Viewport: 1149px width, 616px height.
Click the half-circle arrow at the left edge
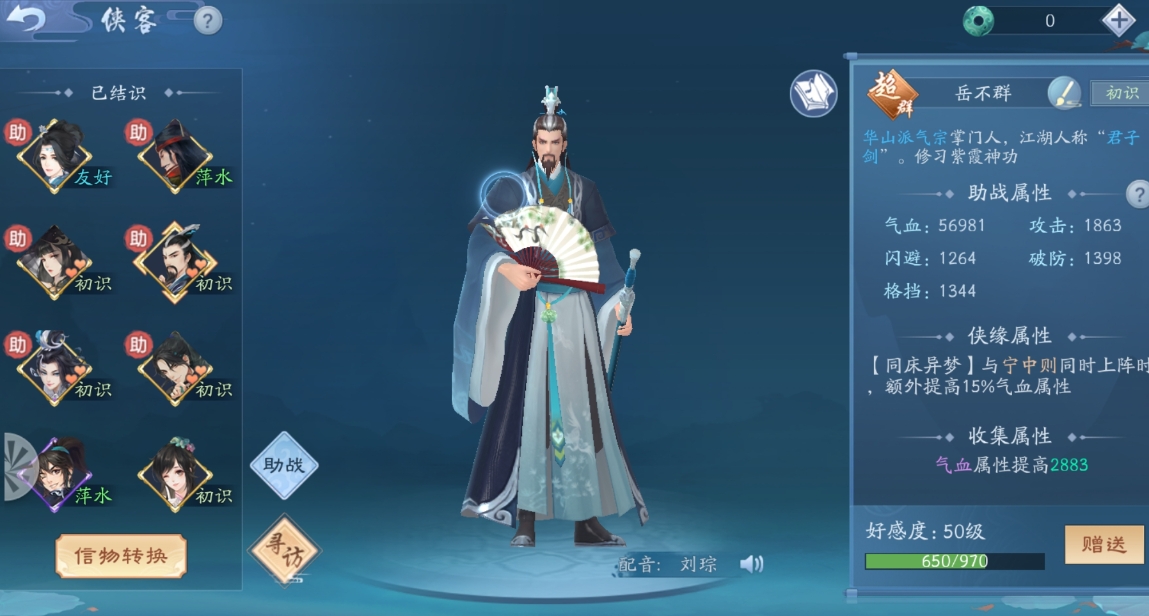point(17,467)
